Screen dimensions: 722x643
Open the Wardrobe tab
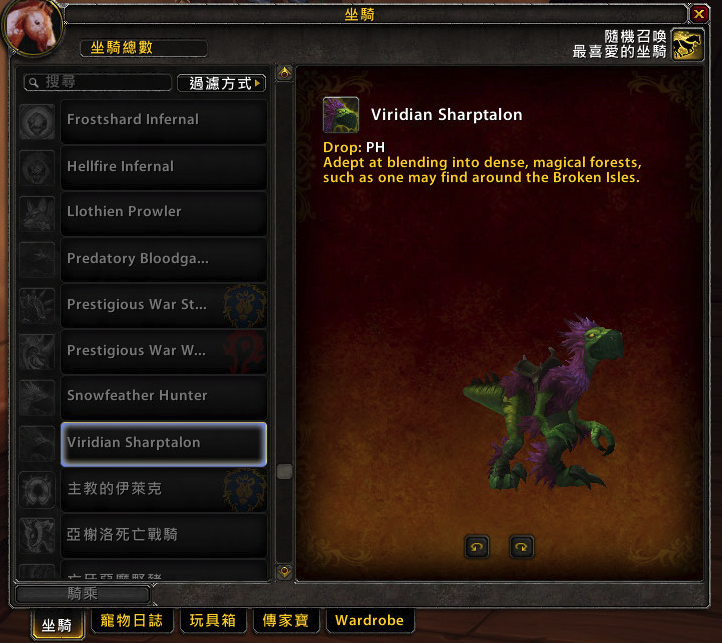369,621
